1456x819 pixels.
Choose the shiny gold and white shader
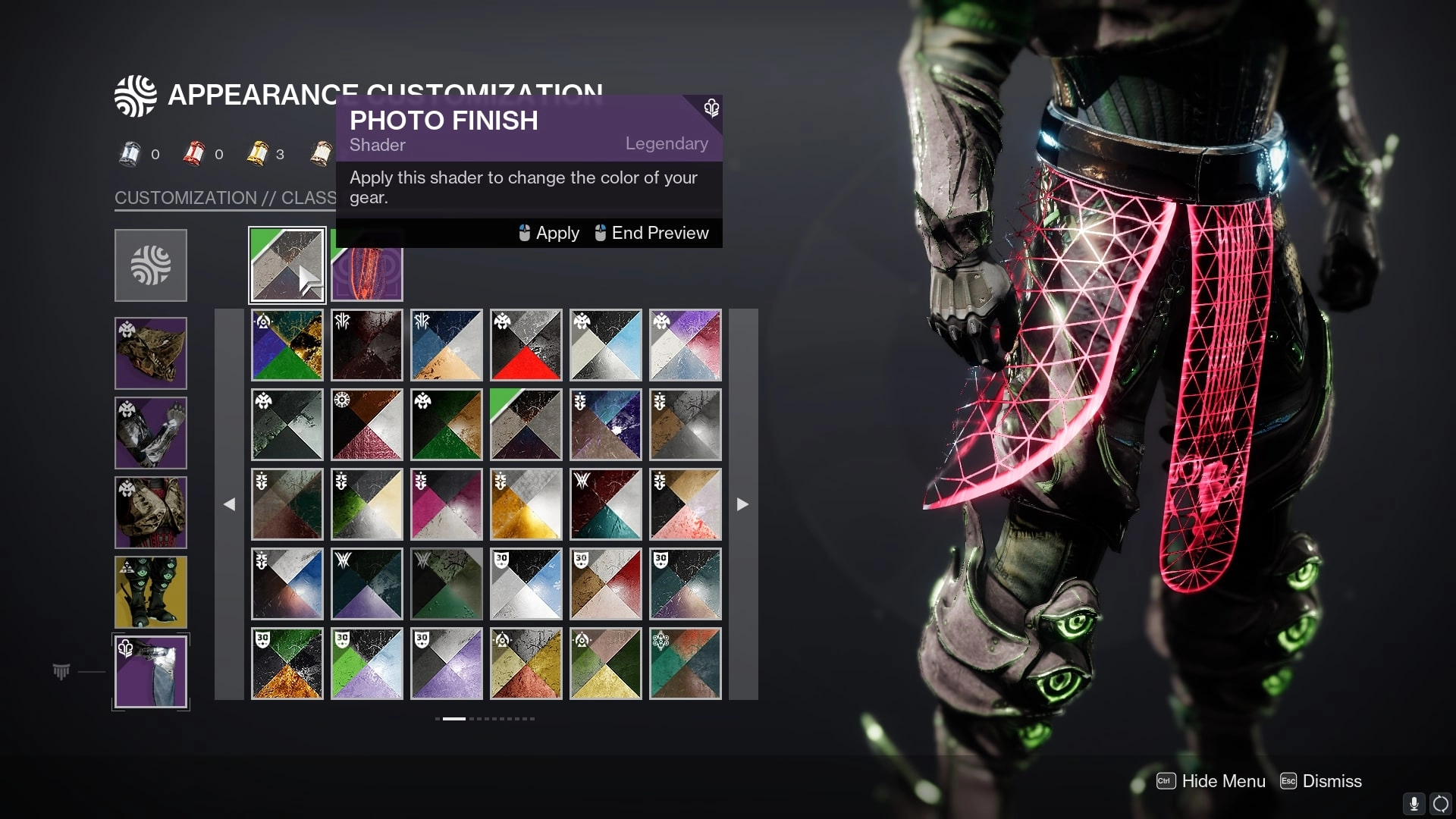526,504
